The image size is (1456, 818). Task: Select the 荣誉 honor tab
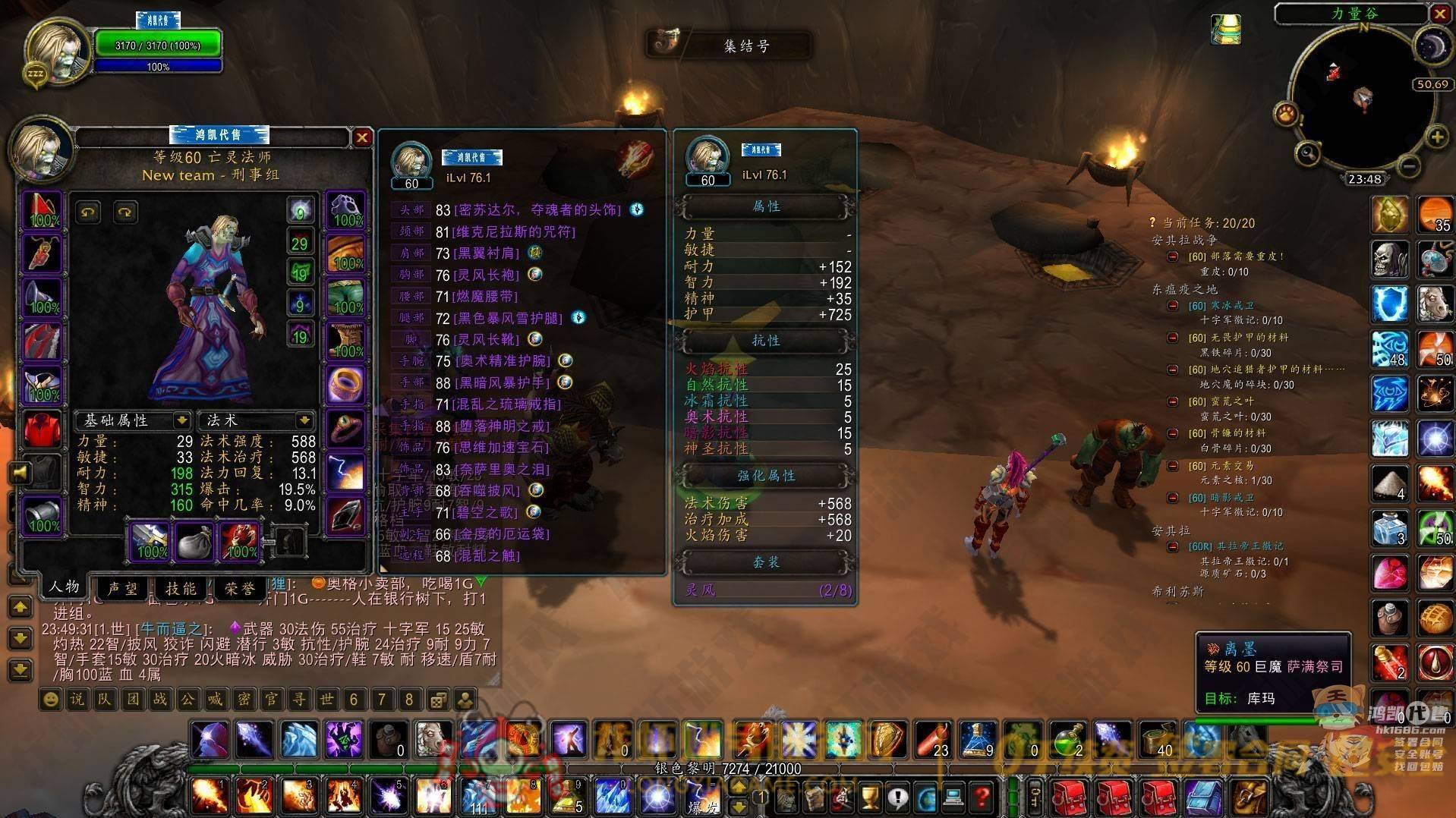239,588
